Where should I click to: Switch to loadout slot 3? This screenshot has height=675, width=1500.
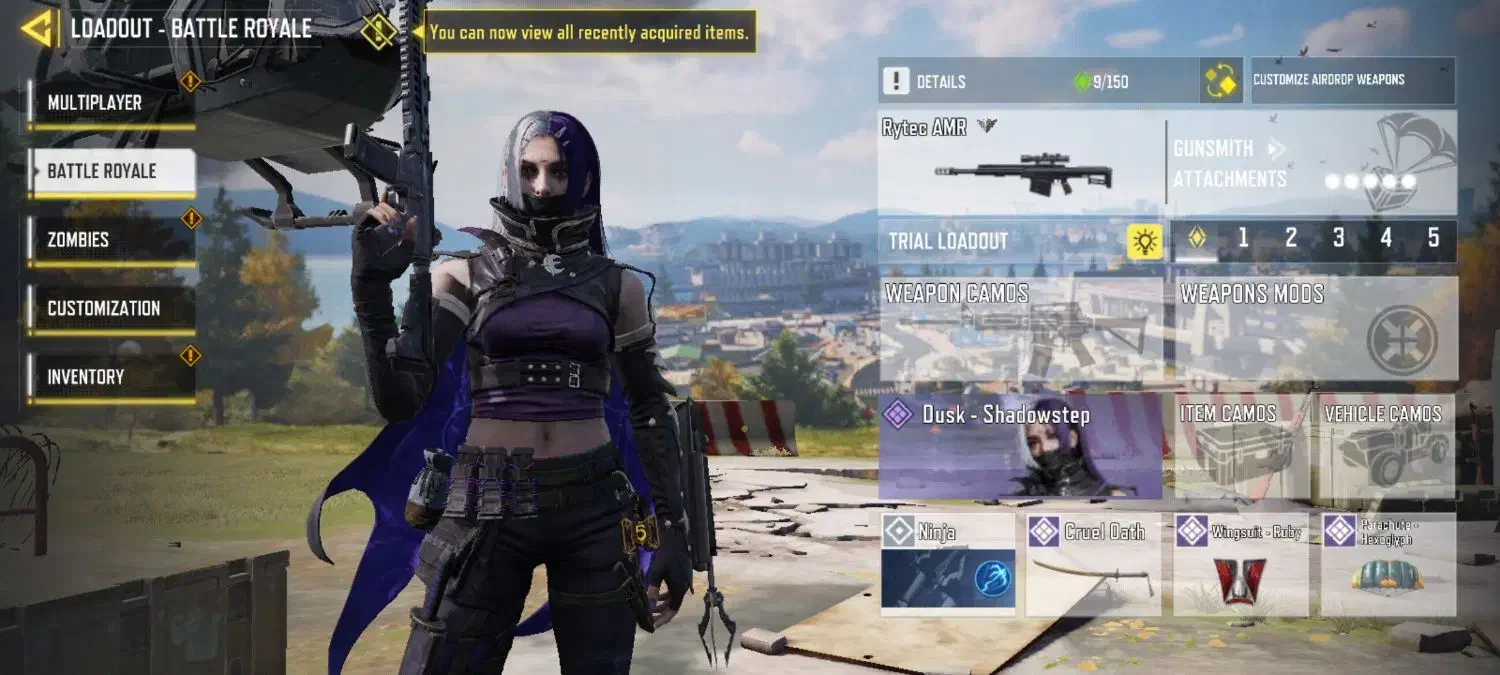tap(1338, 239)
